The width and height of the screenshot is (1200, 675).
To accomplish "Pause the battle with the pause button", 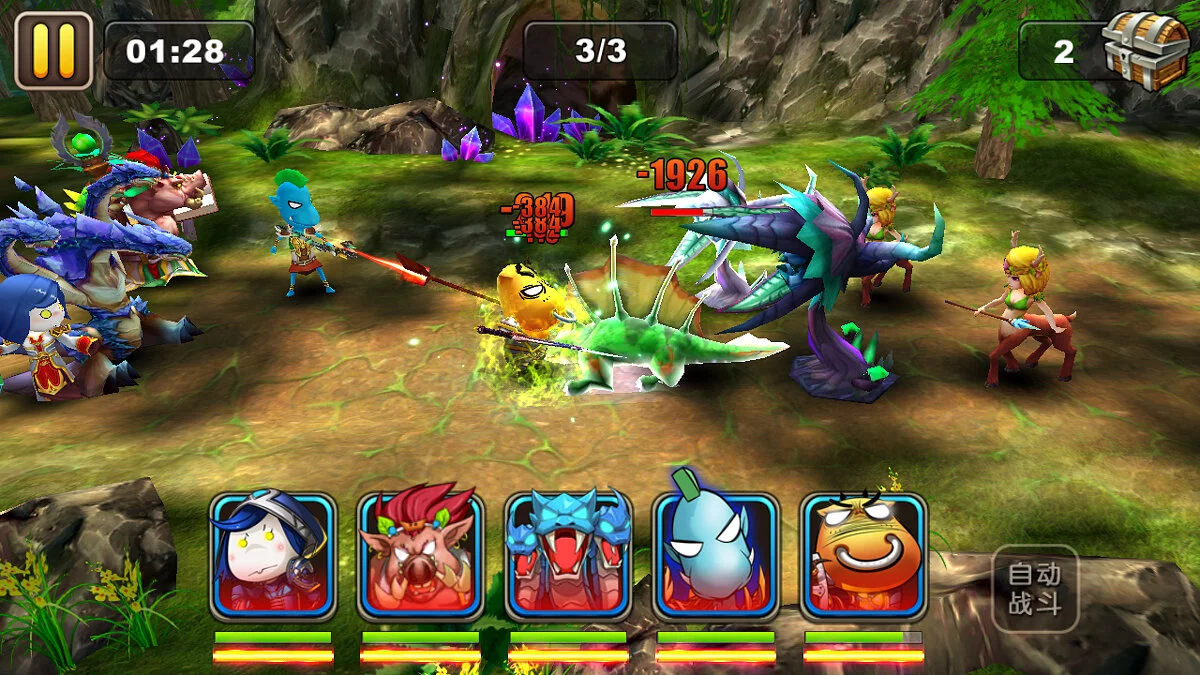I will pos(53,50).
